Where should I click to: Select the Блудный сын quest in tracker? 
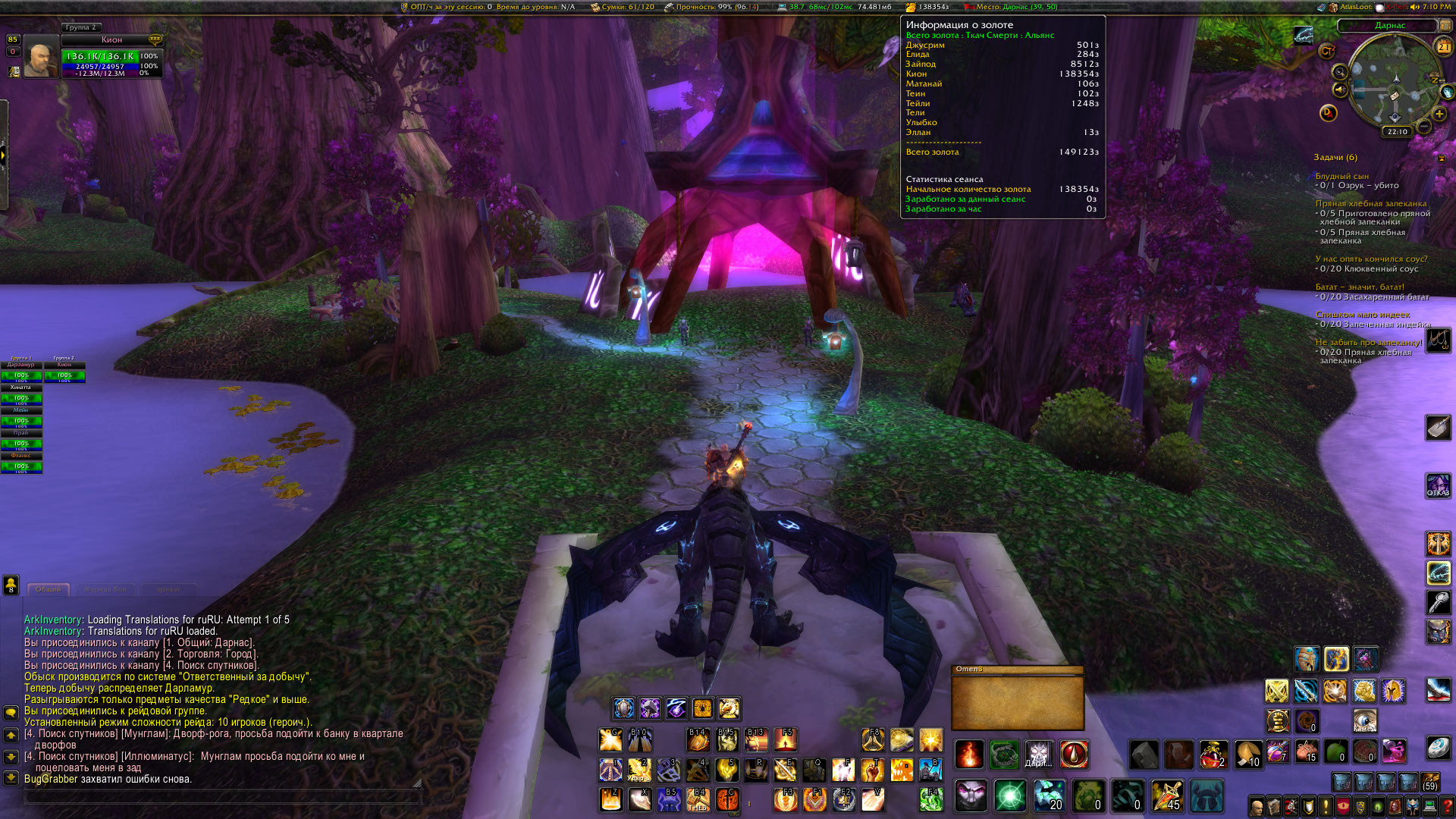(1341, 176)
